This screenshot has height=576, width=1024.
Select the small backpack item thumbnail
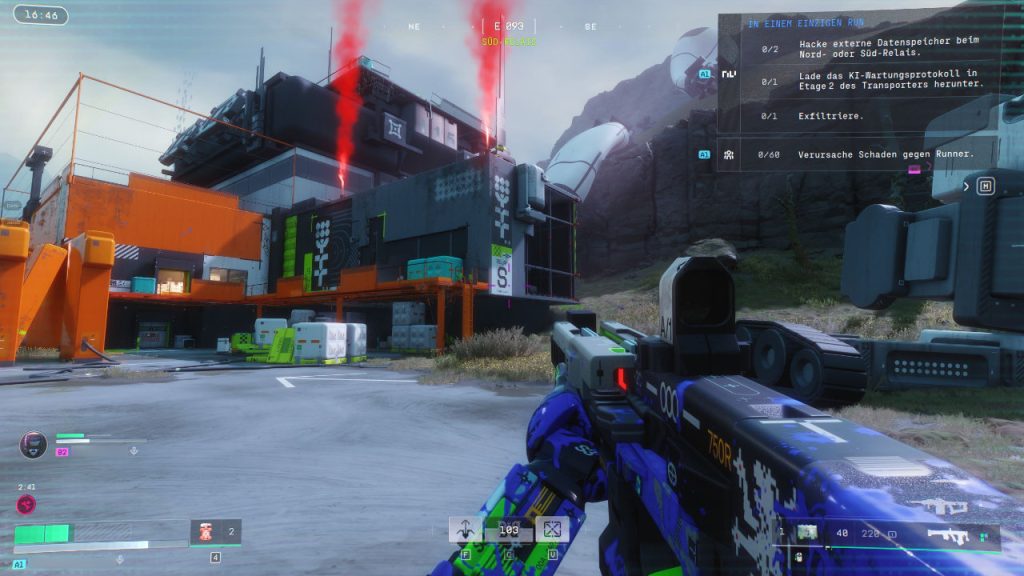click(806, 533)
